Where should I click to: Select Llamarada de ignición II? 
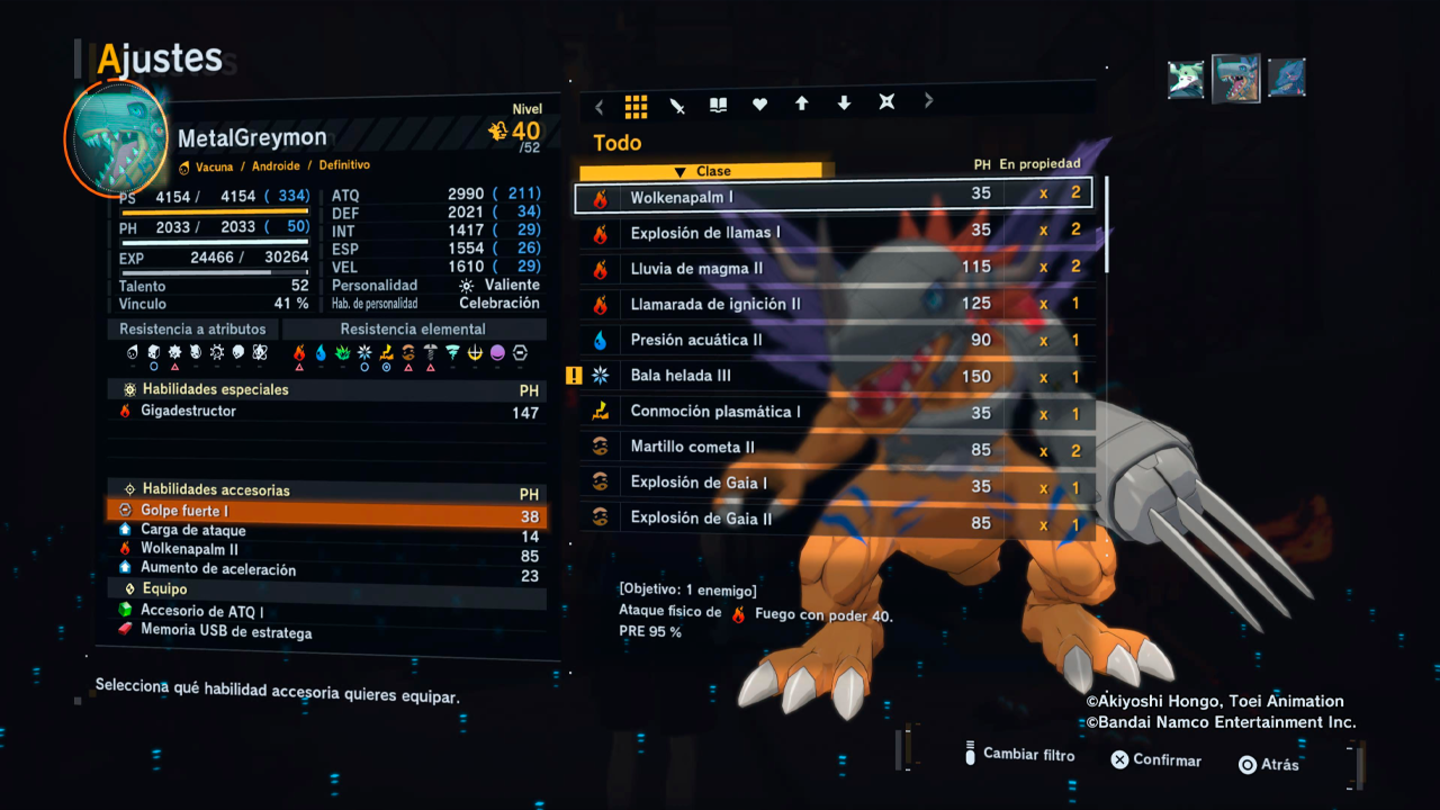pos(832,304)
